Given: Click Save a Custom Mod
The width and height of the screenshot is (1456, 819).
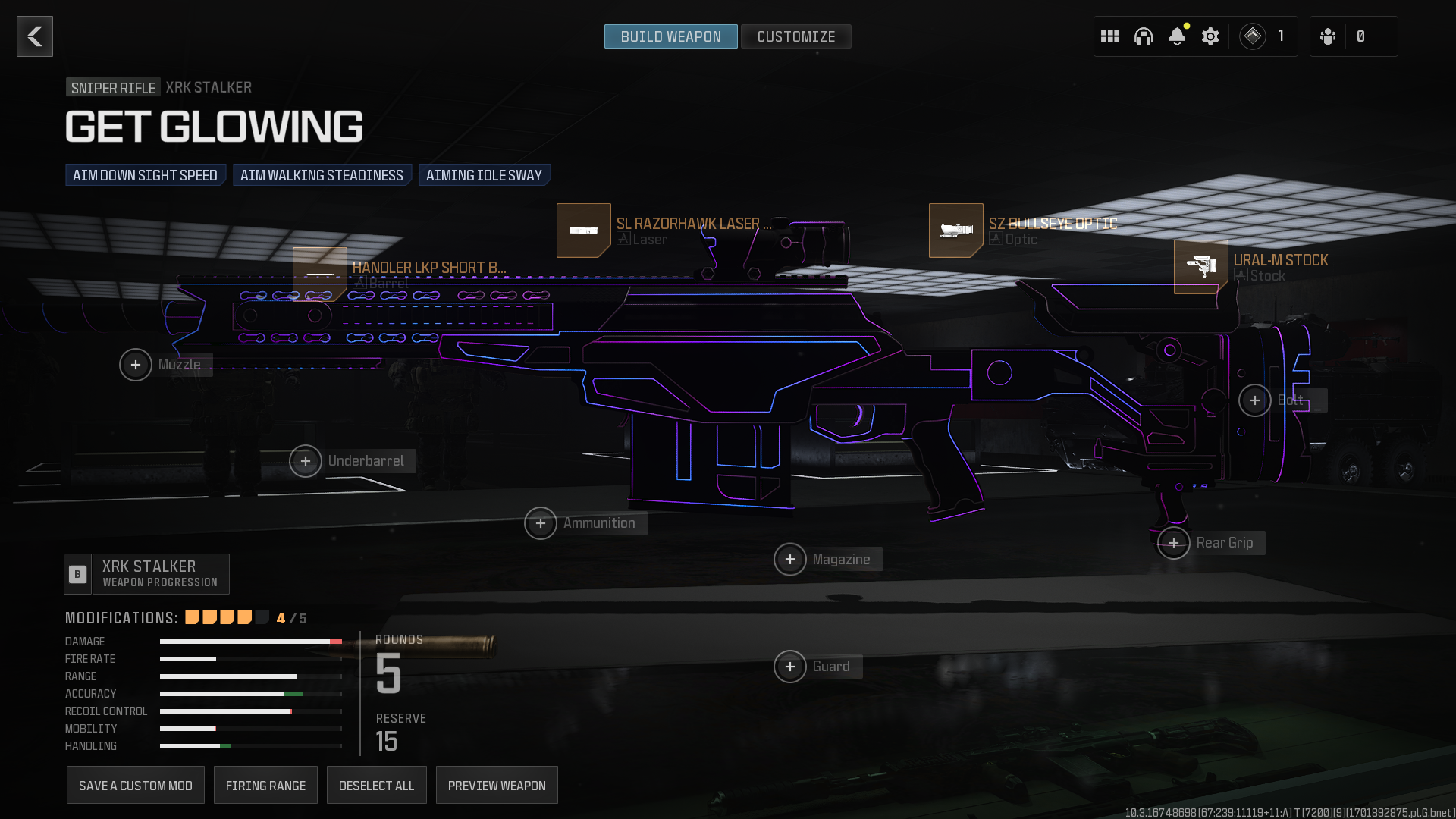Looking at the screenshot, I should tap(136, 786).
